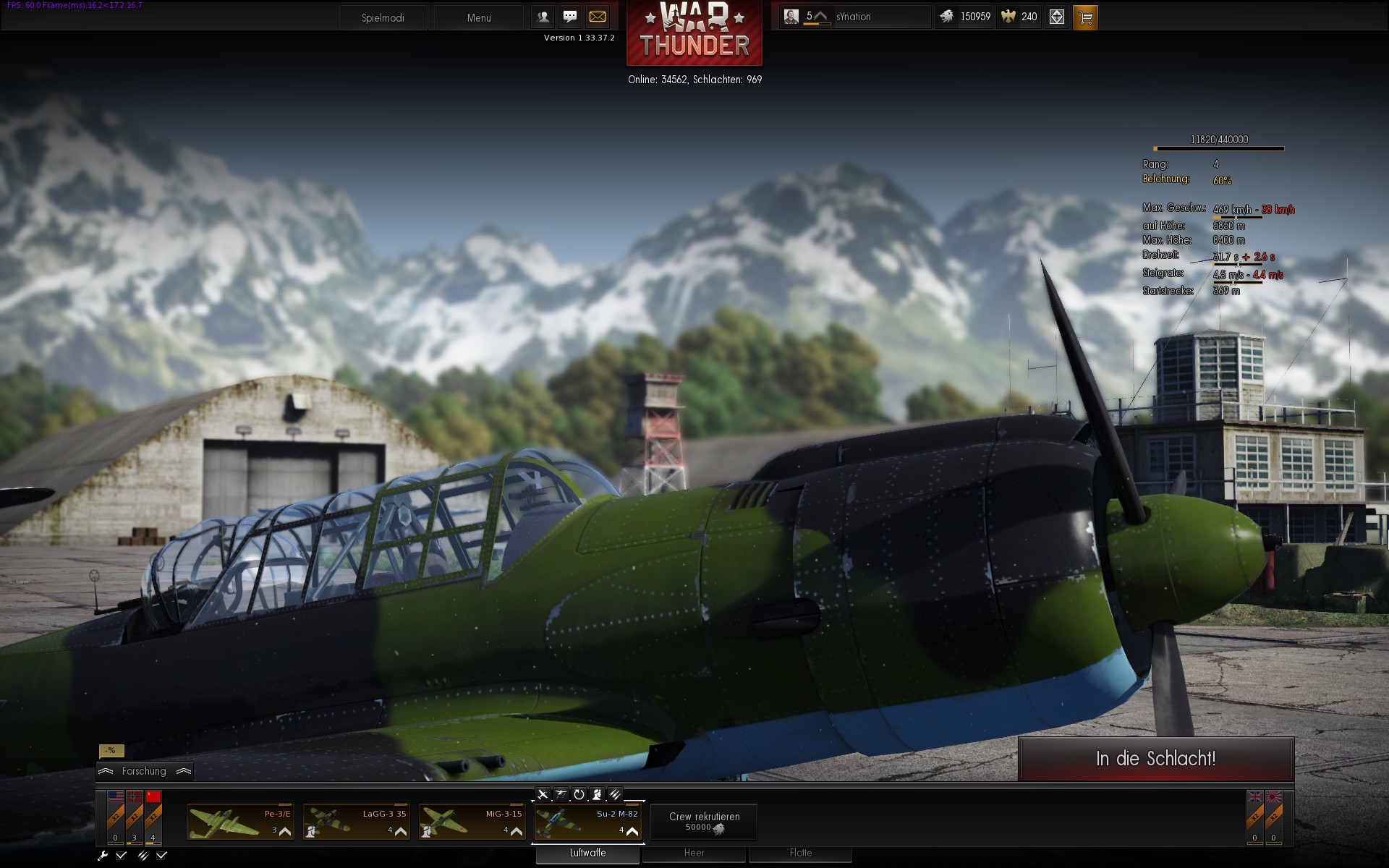Open the mail envelope icon

pos(598,17)
